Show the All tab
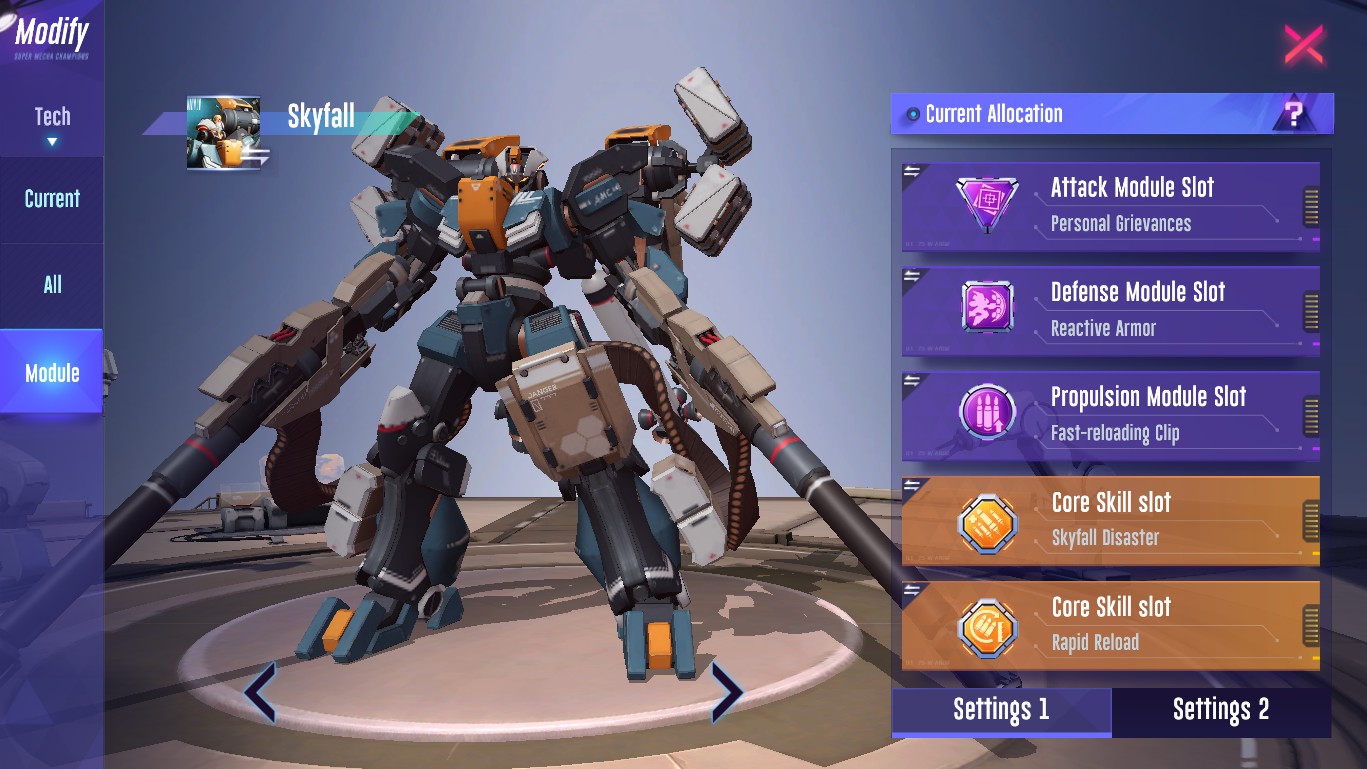1367x769 pixels. click(52, 285)
